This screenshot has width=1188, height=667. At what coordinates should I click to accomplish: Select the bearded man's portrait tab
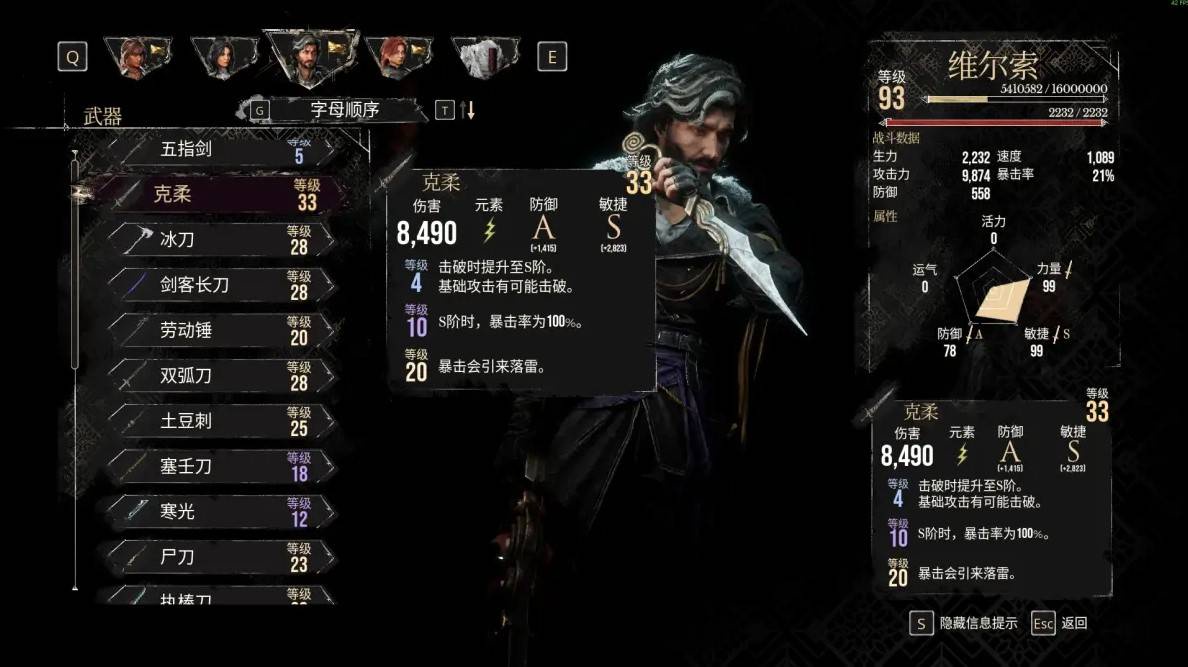[309, 55]
